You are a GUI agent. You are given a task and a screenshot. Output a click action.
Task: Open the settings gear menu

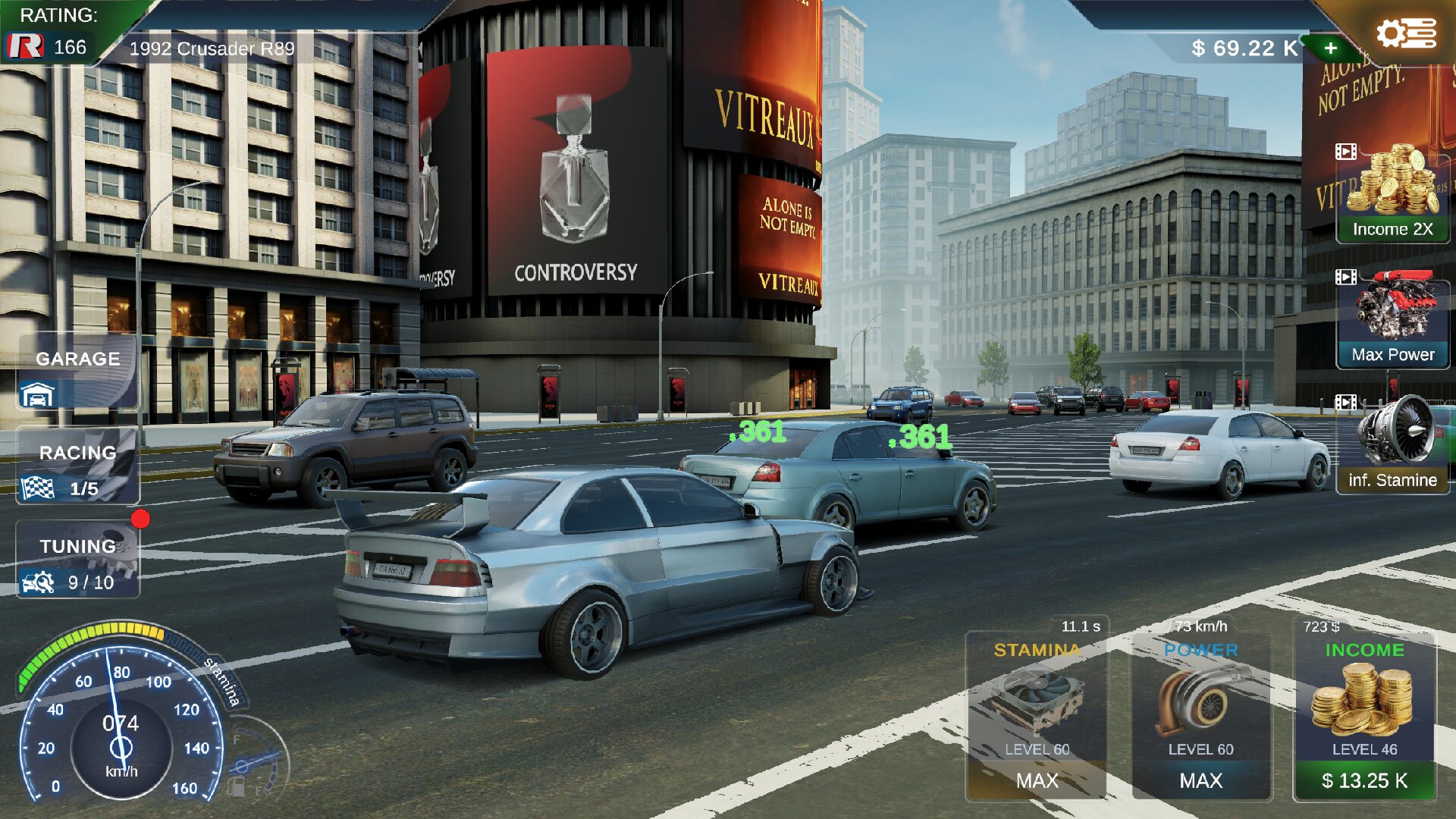[1405, 34]
